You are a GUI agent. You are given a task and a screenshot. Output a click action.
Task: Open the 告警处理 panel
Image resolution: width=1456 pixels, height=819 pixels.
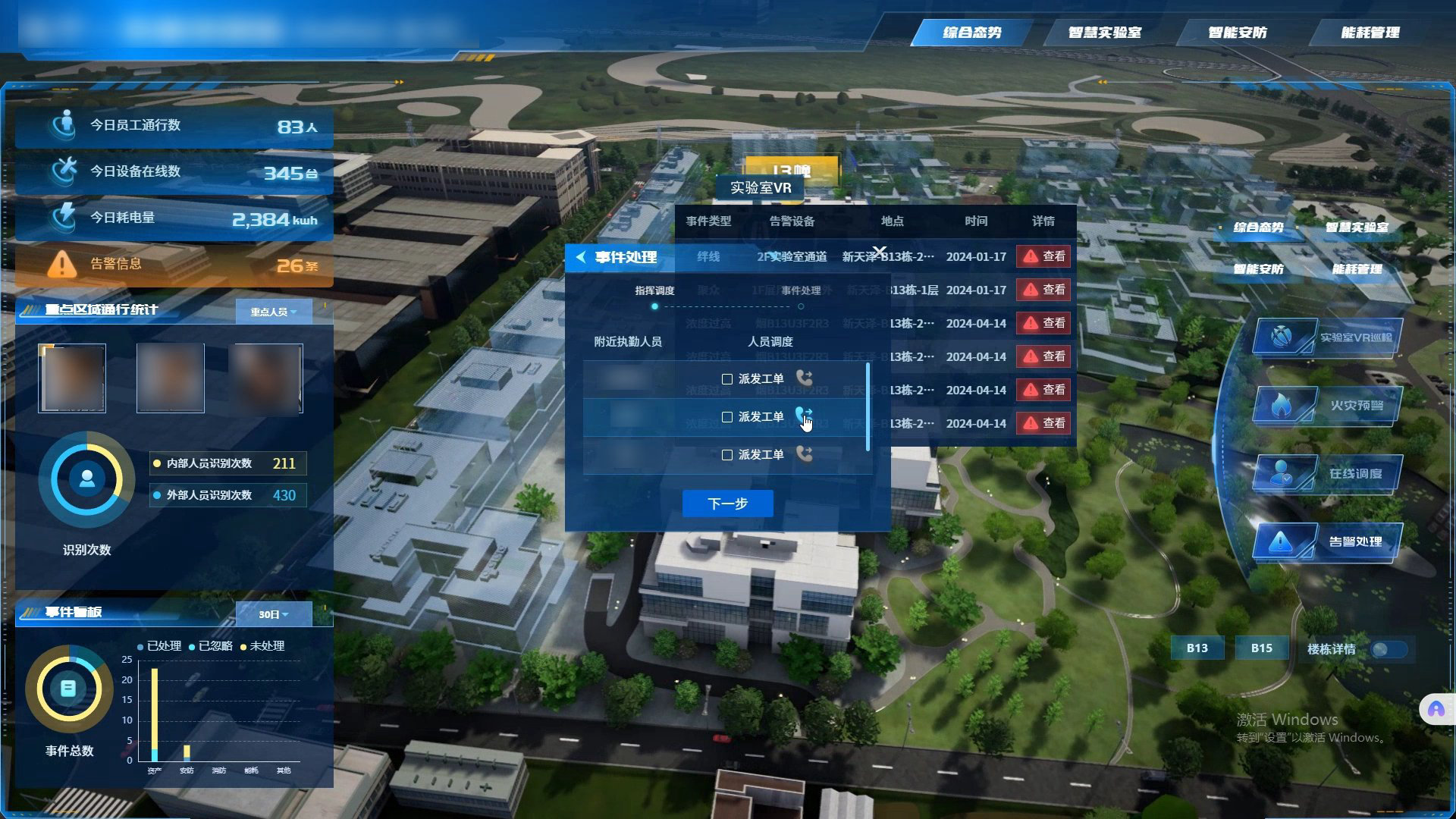[1327, 541]
